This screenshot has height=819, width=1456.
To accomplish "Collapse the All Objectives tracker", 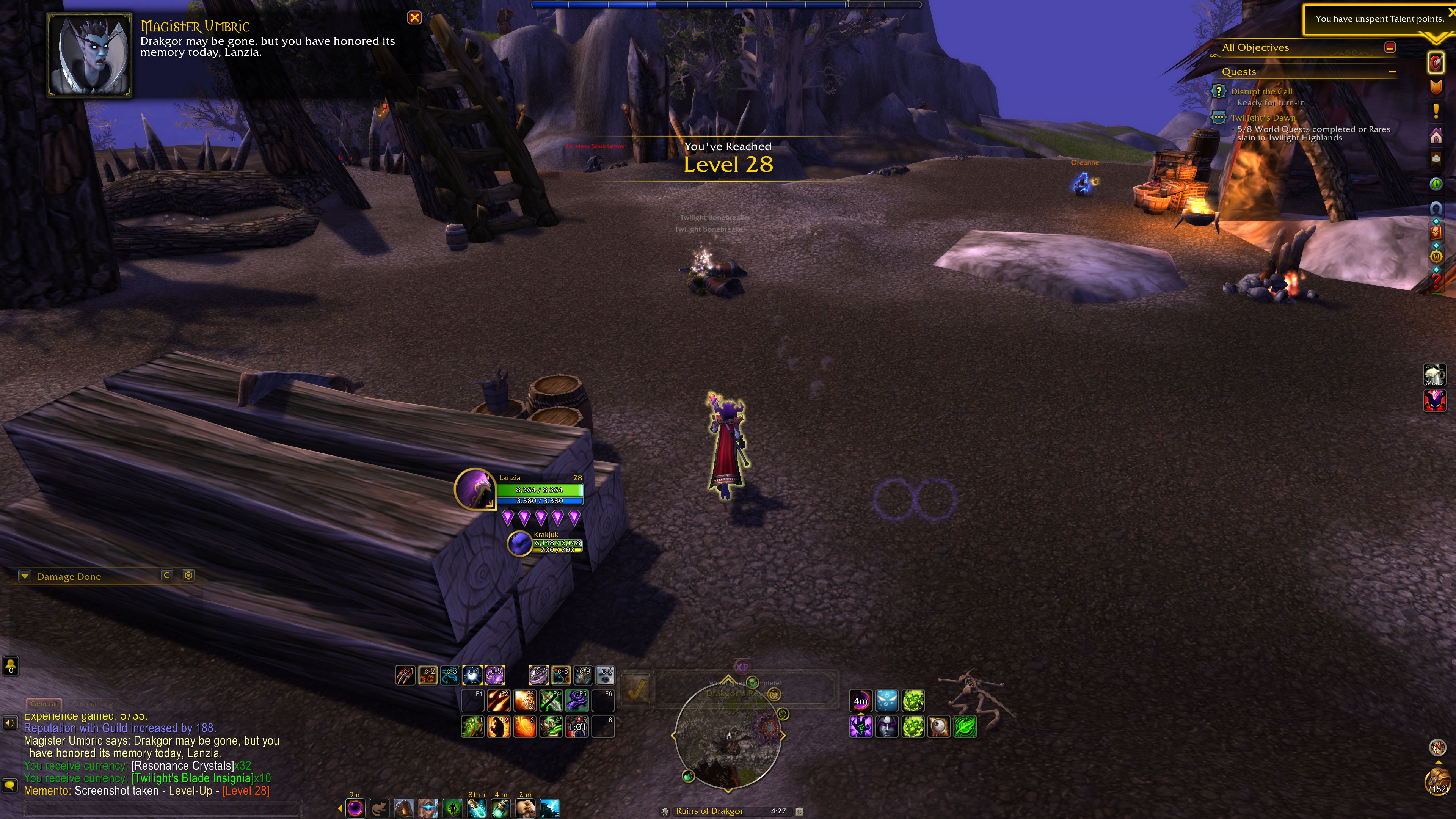I will (1390, 47).
